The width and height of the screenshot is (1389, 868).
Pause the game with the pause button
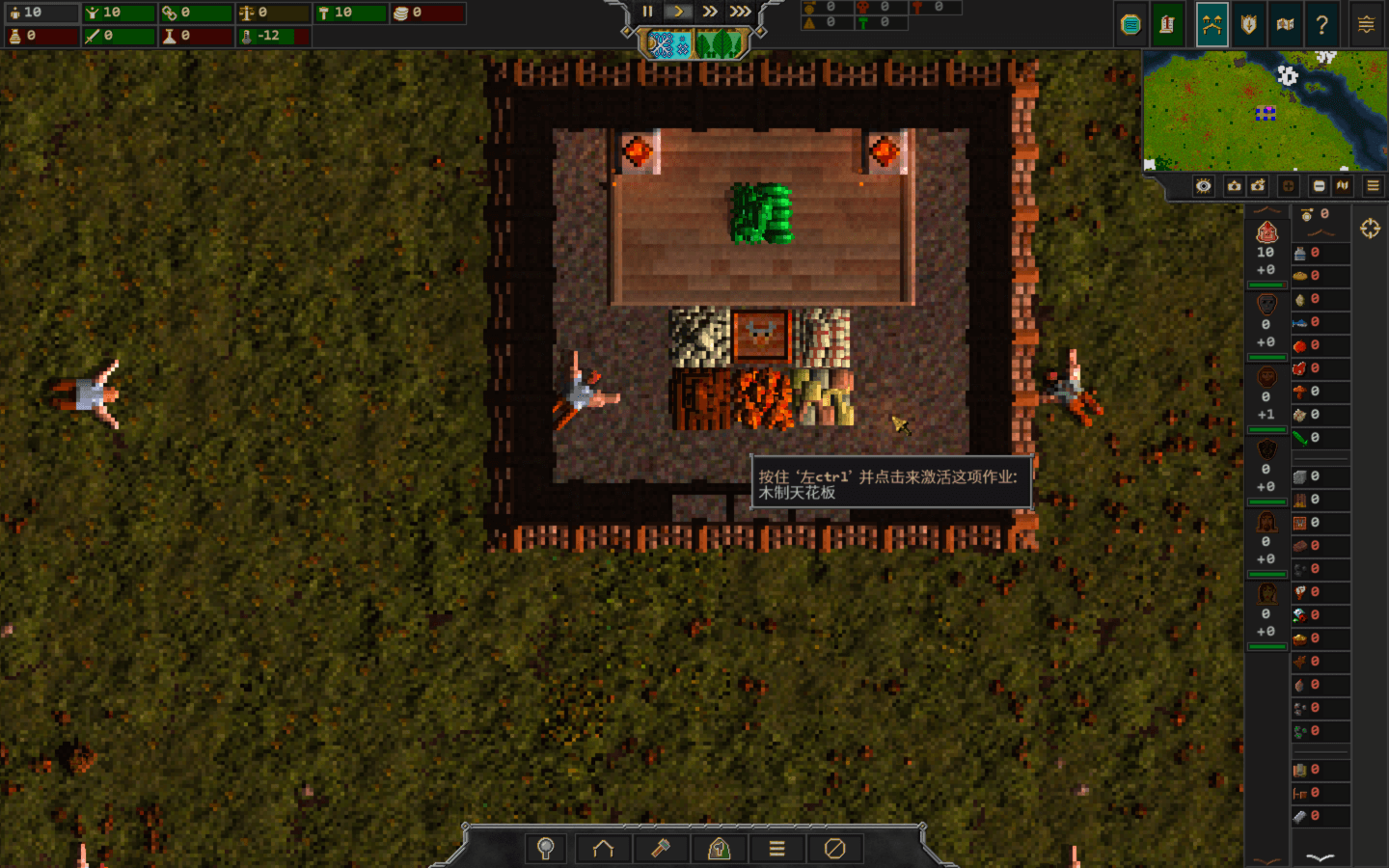point(647,12)
